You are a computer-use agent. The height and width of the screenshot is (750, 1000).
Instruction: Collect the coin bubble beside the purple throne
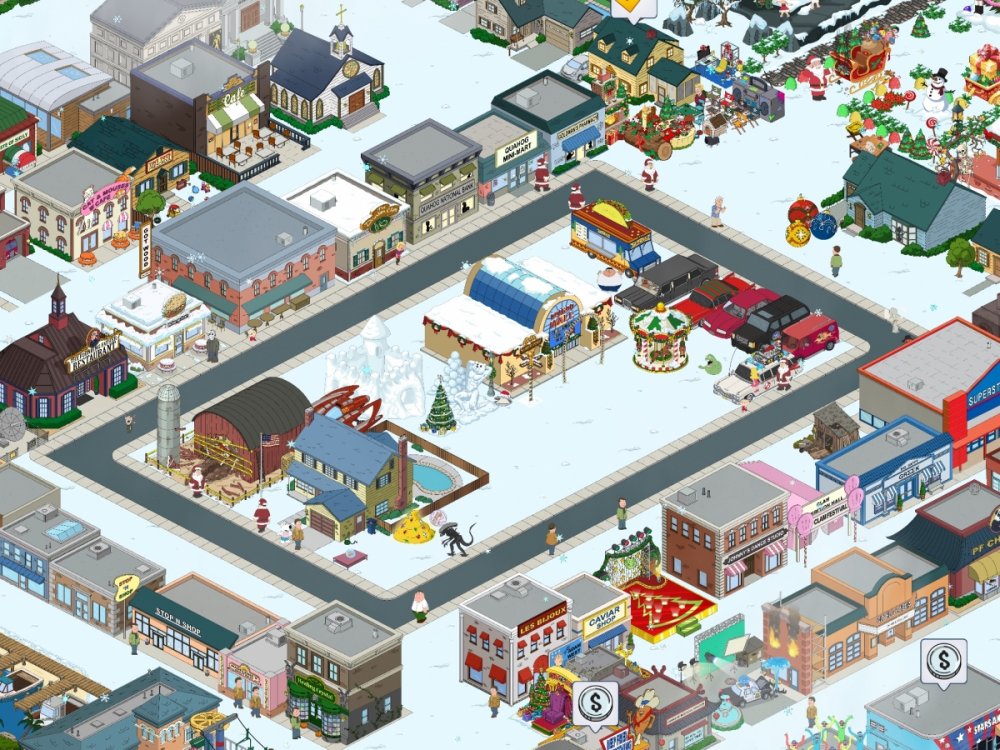(595, 703)
